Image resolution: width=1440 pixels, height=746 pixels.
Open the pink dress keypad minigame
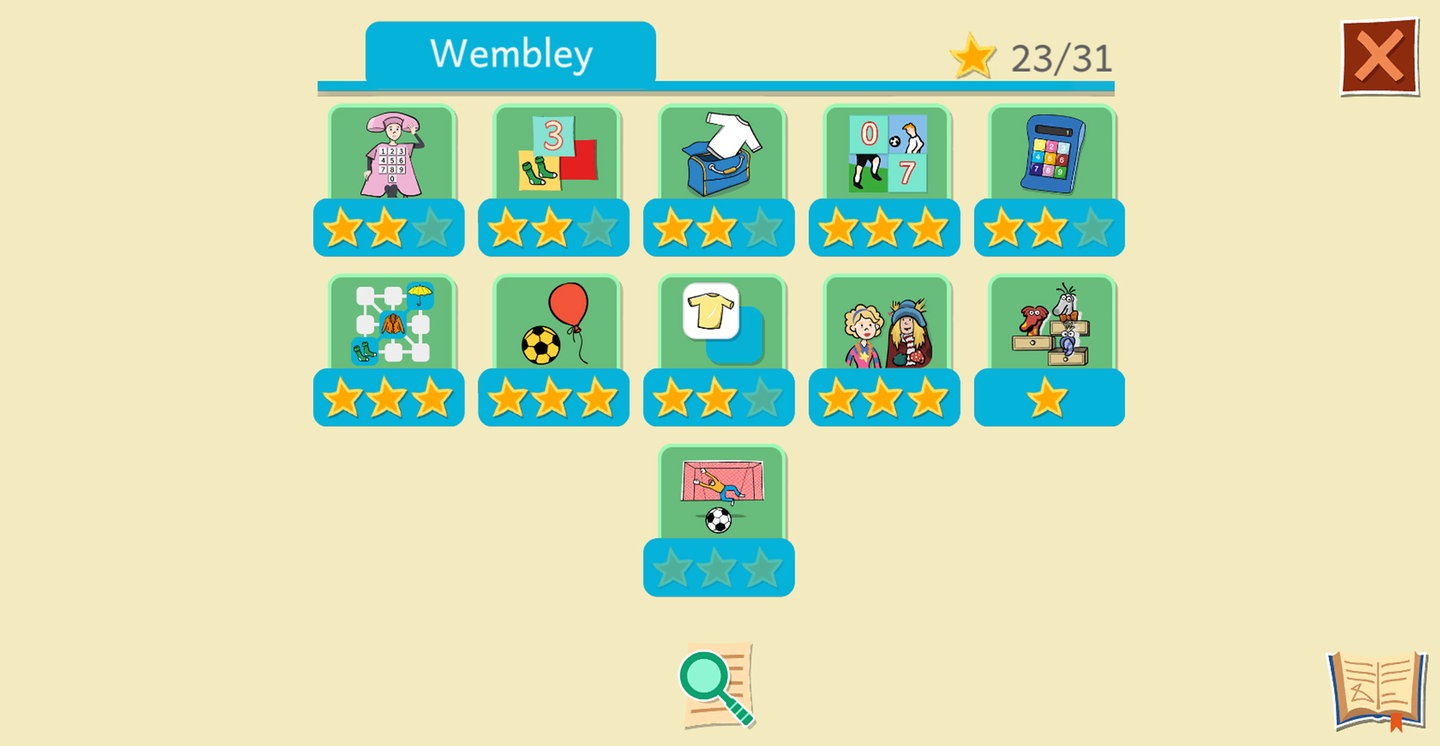[391, 155]
